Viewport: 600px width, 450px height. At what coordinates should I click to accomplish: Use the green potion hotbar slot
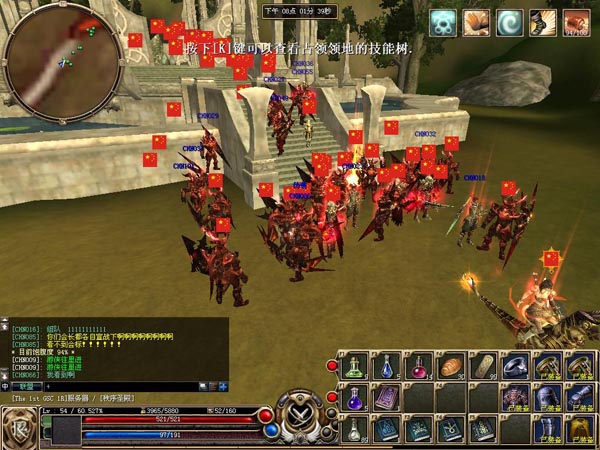click(354, 366)
